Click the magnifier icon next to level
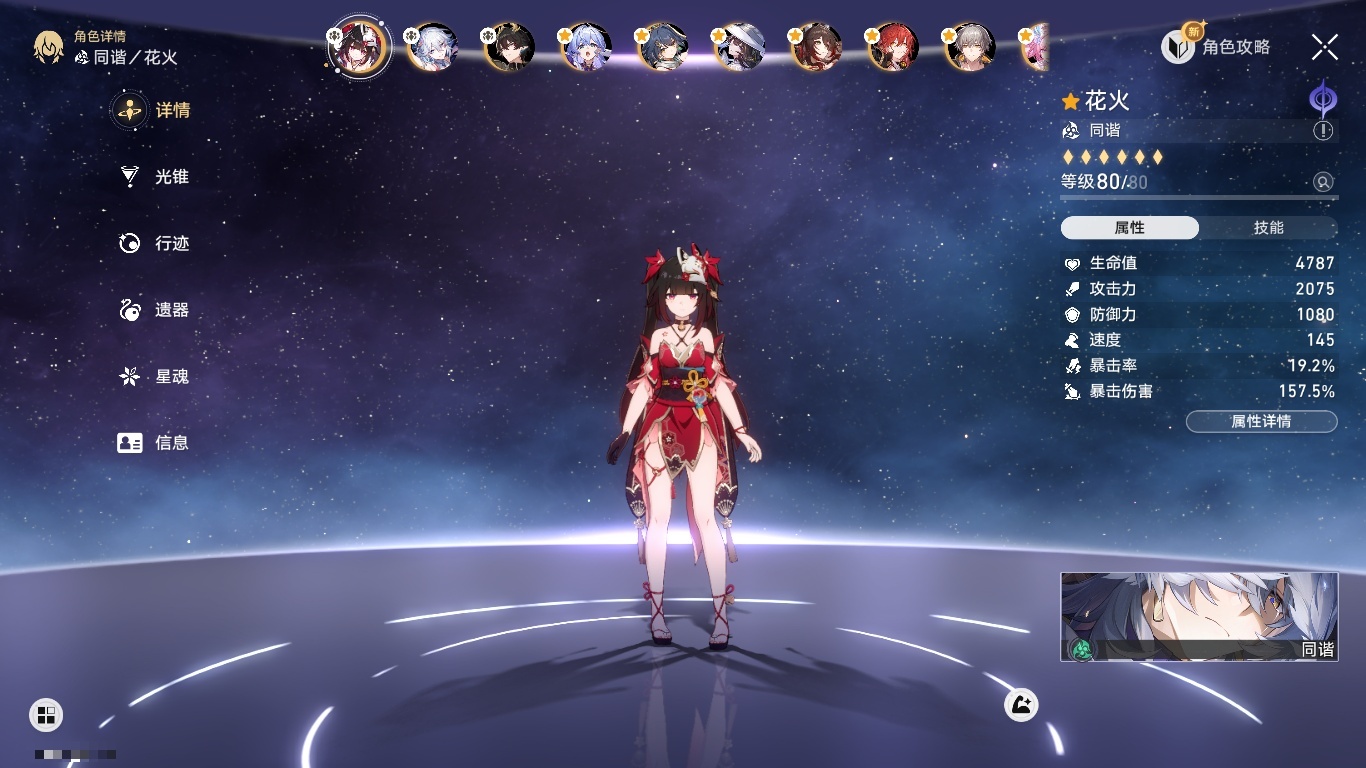The image size is (1366, 768). point(1323,182)
